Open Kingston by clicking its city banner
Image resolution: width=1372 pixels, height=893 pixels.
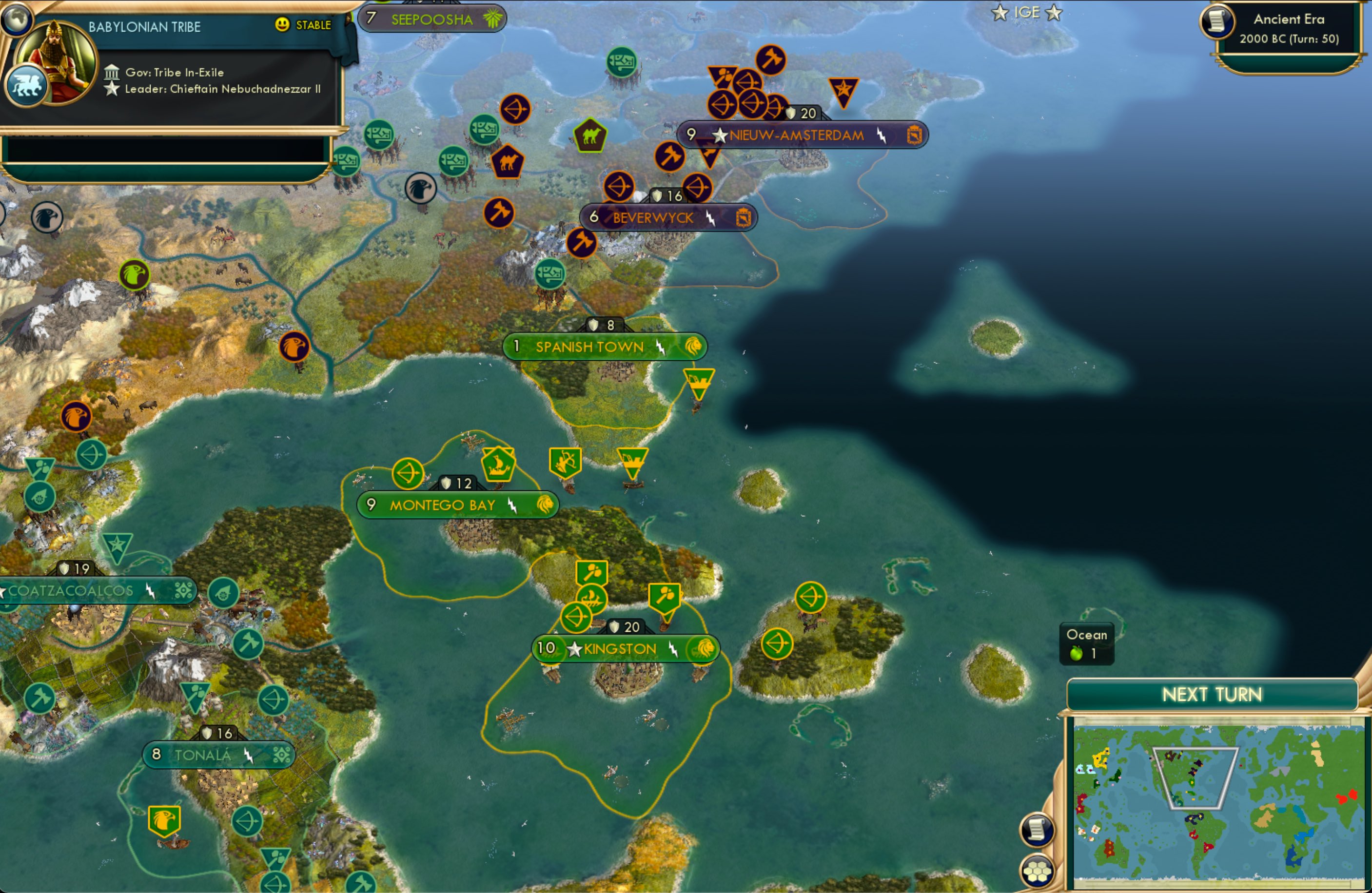(620, 648)
